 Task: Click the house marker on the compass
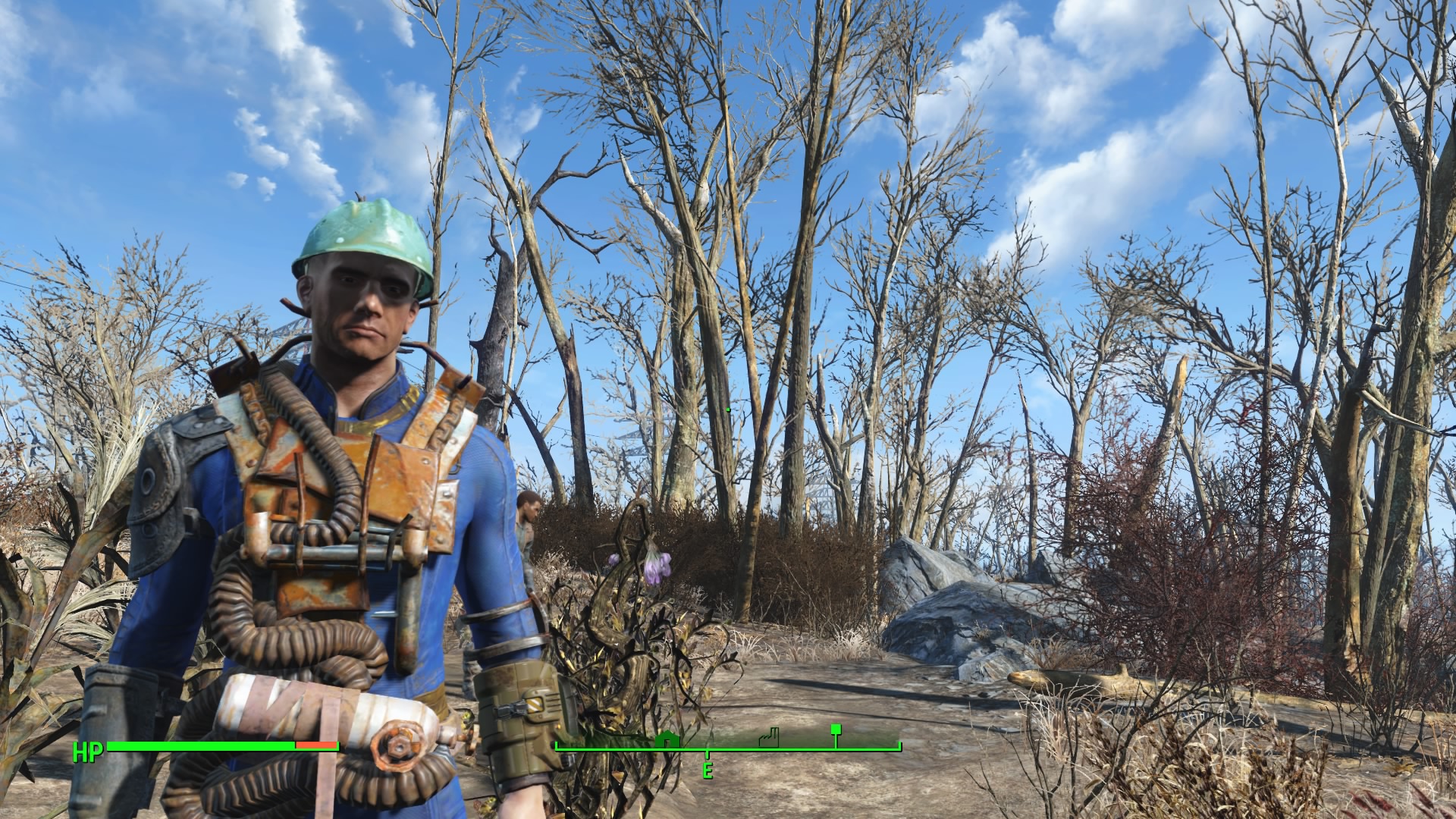667,739
